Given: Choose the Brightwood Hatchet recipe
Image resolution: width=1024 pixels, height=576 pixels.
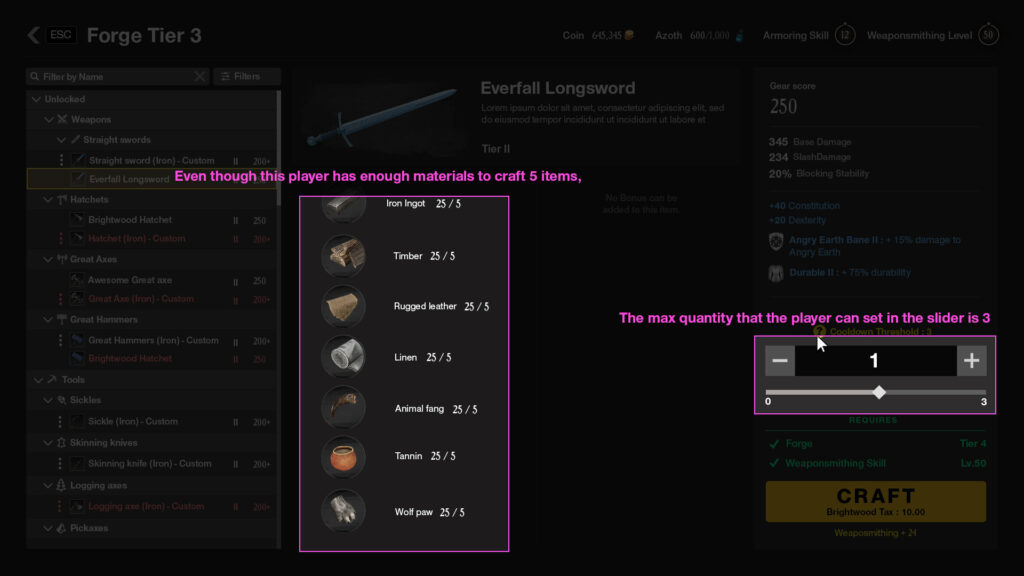Looking at the screenshot, I should (130, 220).
